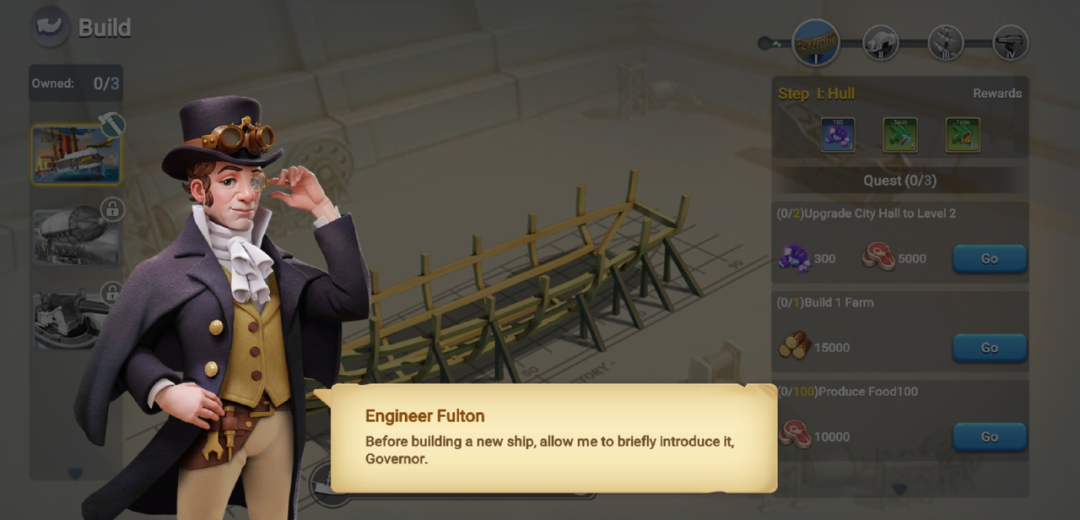Inspect the purple gems reward icon
The width and height of the screenshot is (1080, 520).
coord(837,134)
